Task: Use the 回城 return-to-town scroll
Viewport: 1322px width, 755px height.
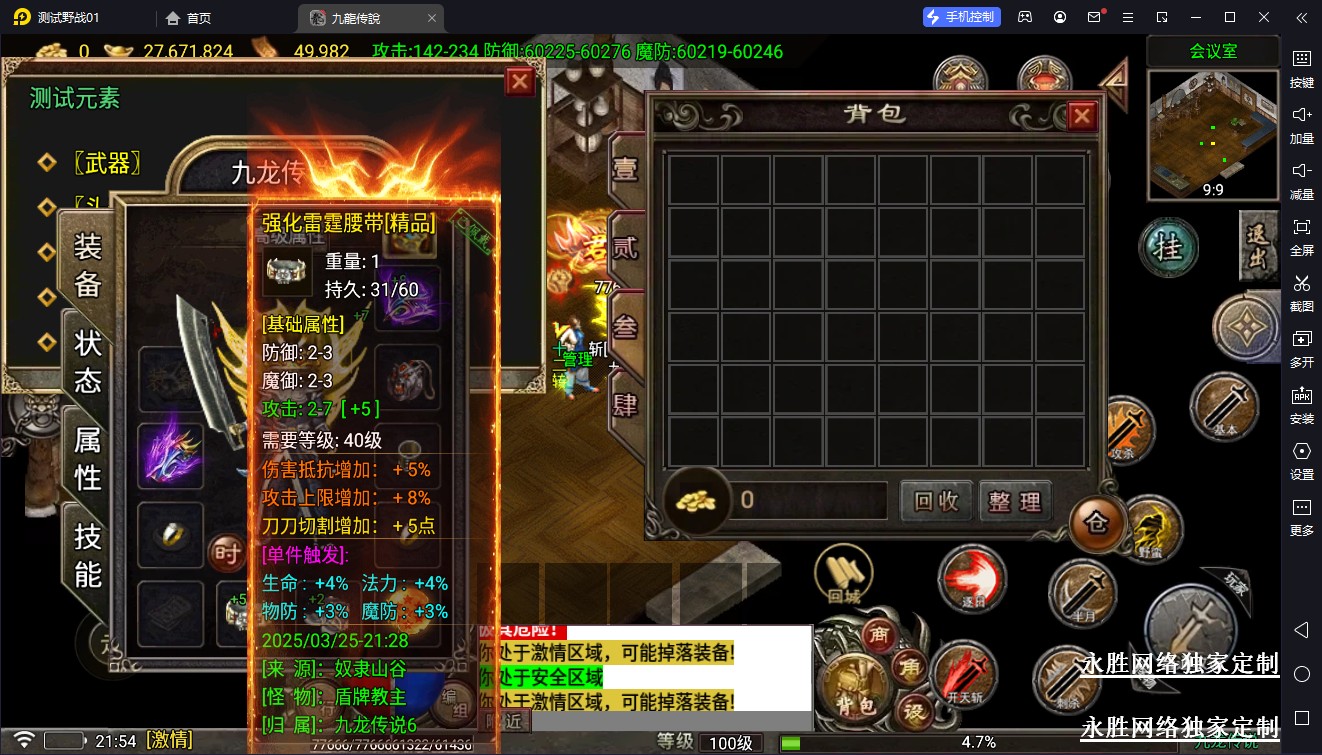Action: click(x=844, y=575)
